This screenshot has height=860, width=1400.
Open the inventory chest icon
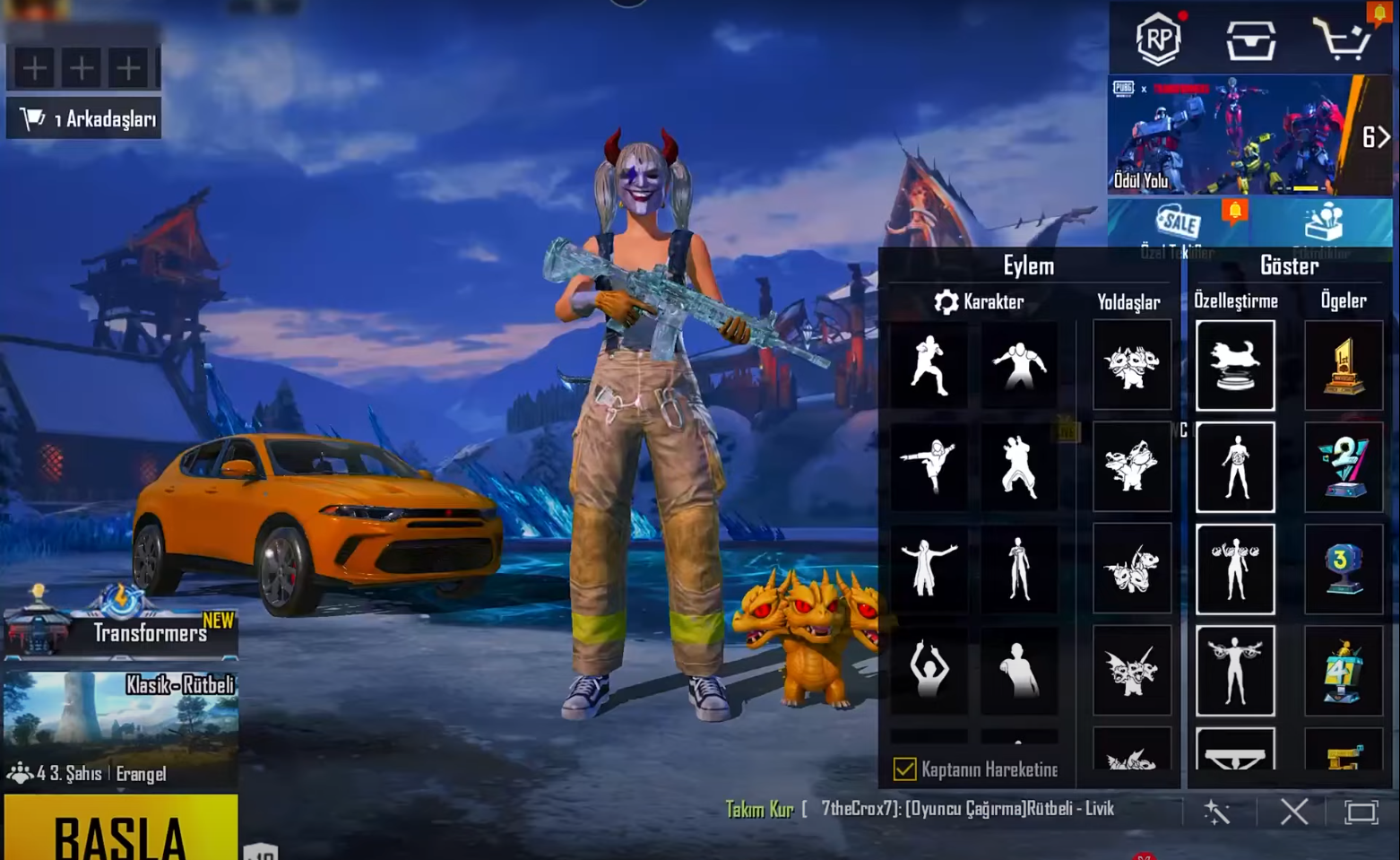click(x=1250, y=40)
